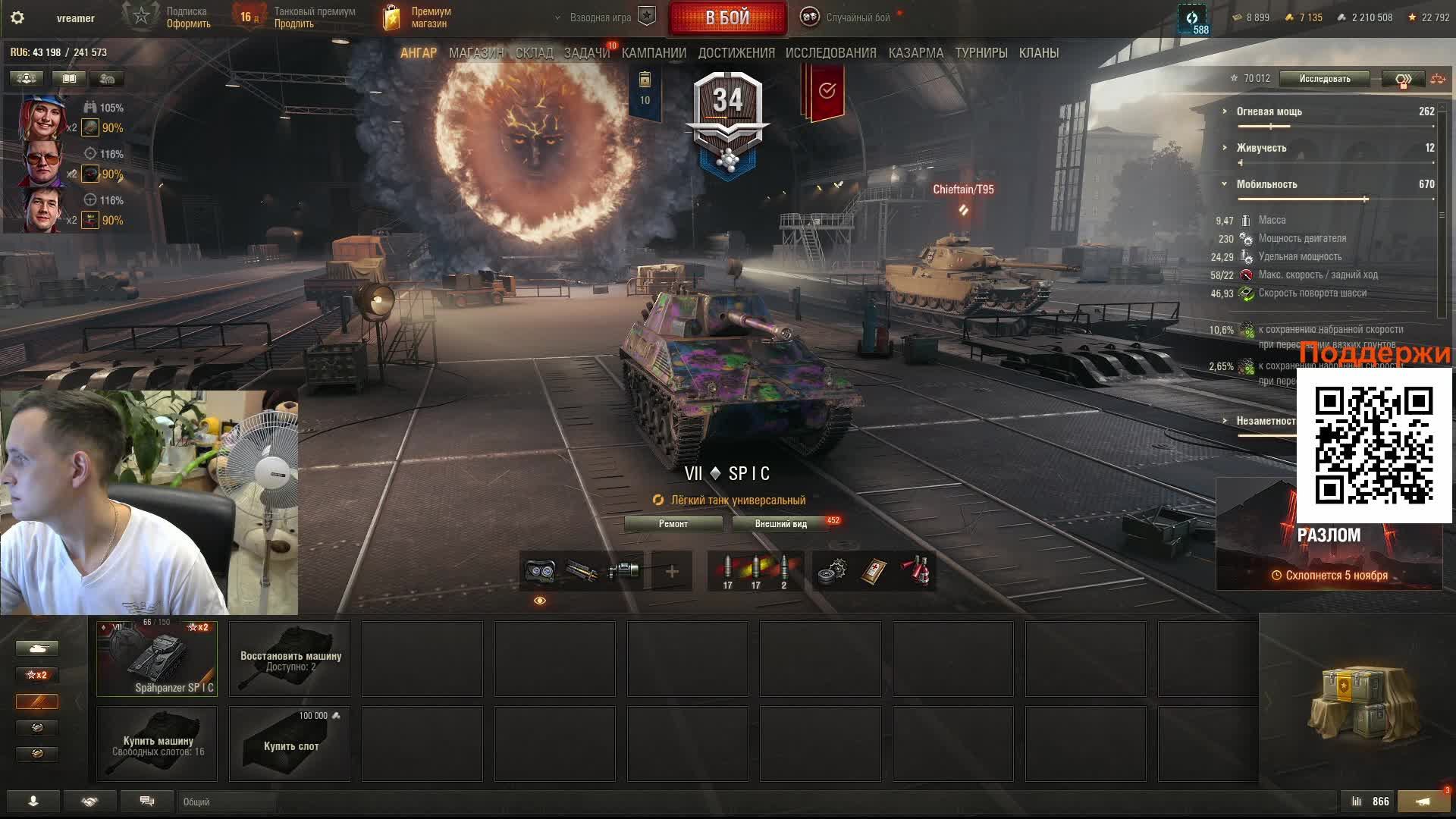Open the СКЛАД tab

point(534,53)
